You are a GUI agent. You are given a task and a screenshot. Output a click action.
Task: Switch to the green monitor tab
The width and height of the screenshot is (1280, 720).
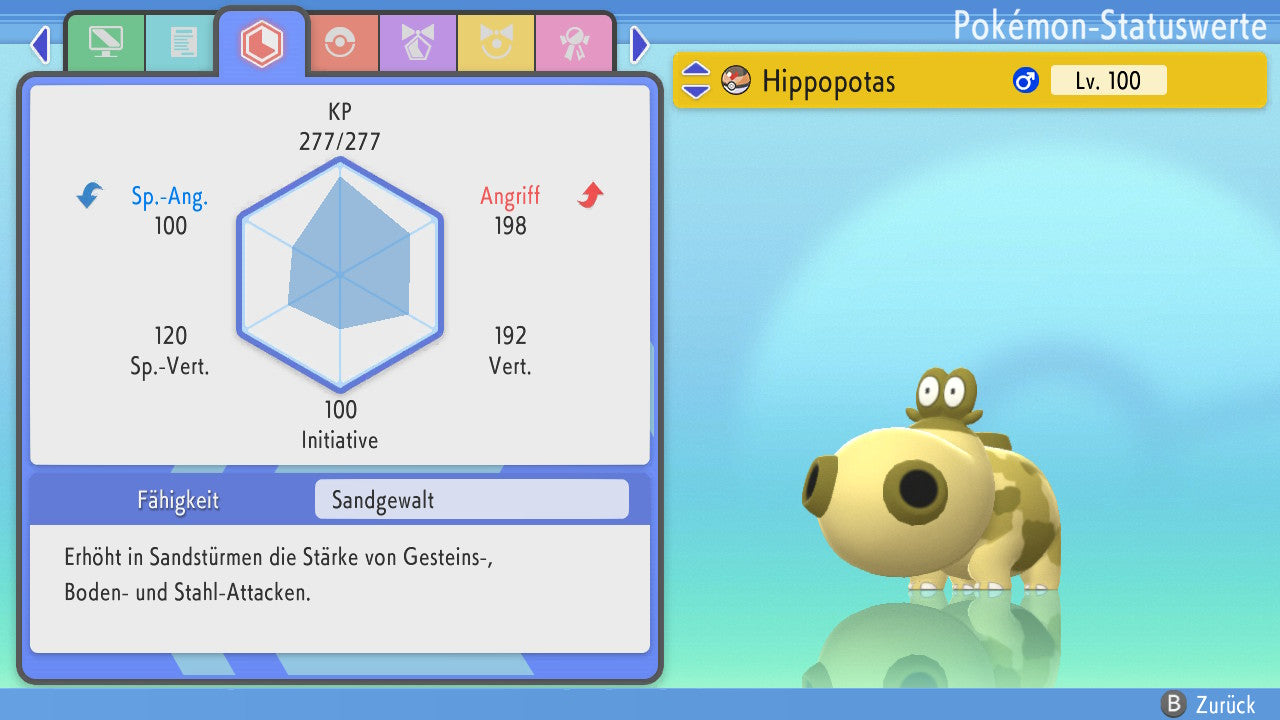point(105,43)
